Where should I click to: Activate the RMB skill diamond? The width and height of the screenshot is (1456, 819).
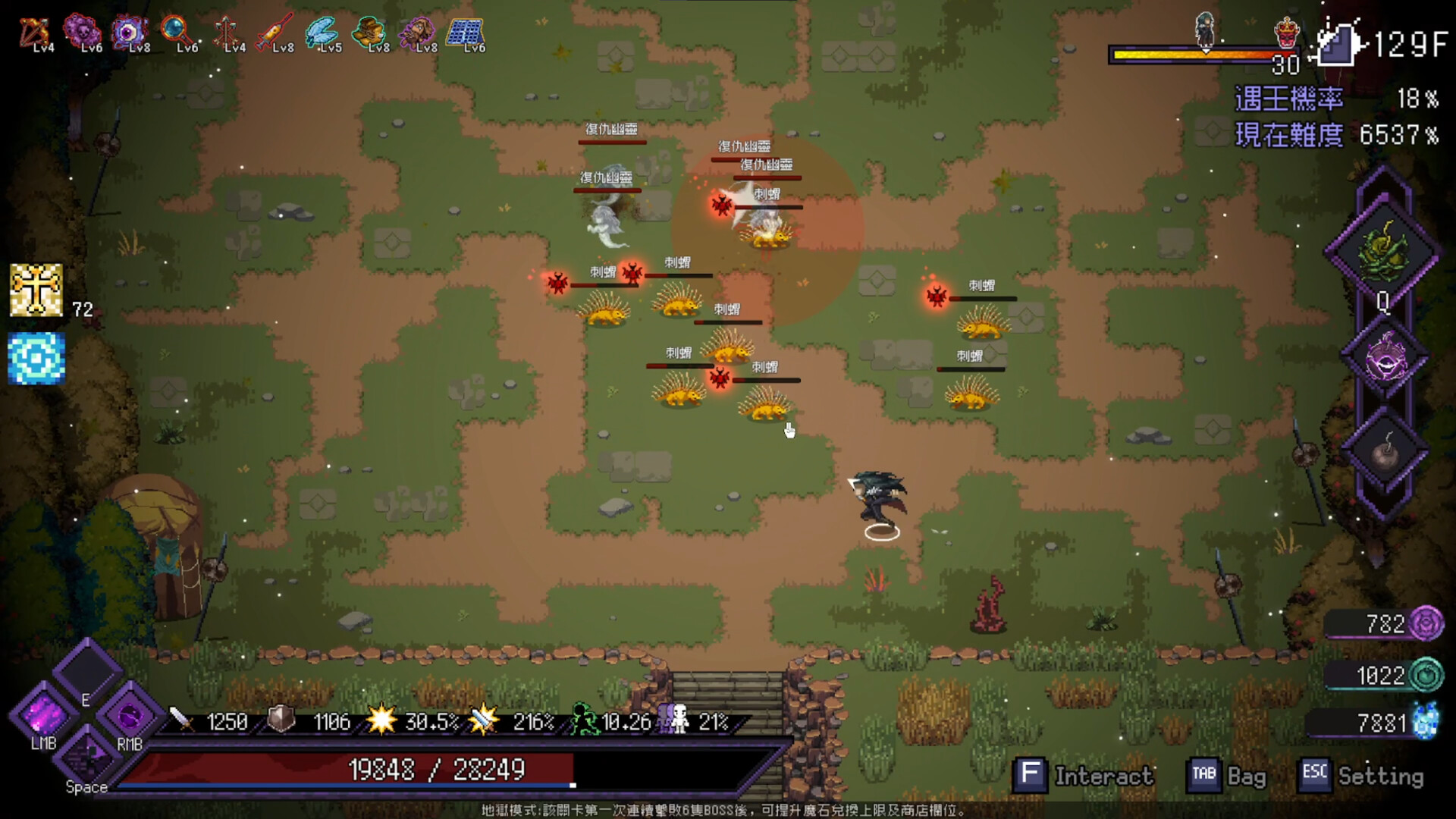129,715
